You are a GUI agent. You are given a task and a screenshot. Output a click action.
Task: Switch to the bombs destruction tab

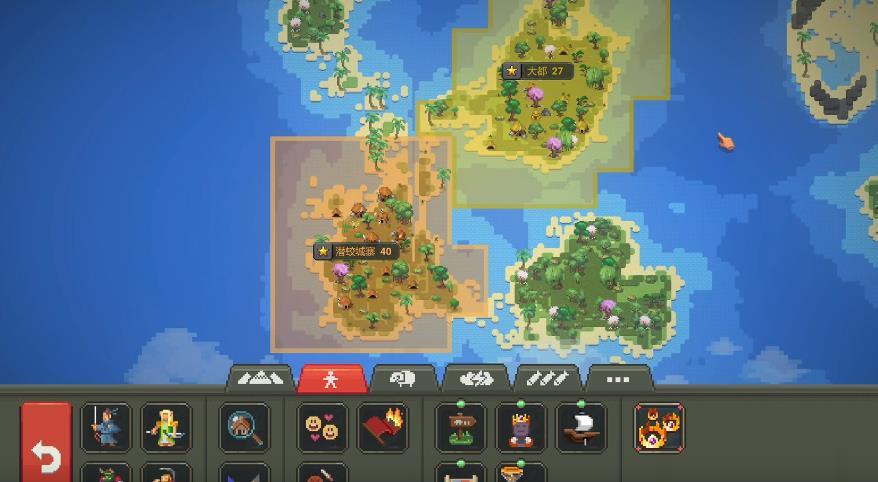[548, 379]
